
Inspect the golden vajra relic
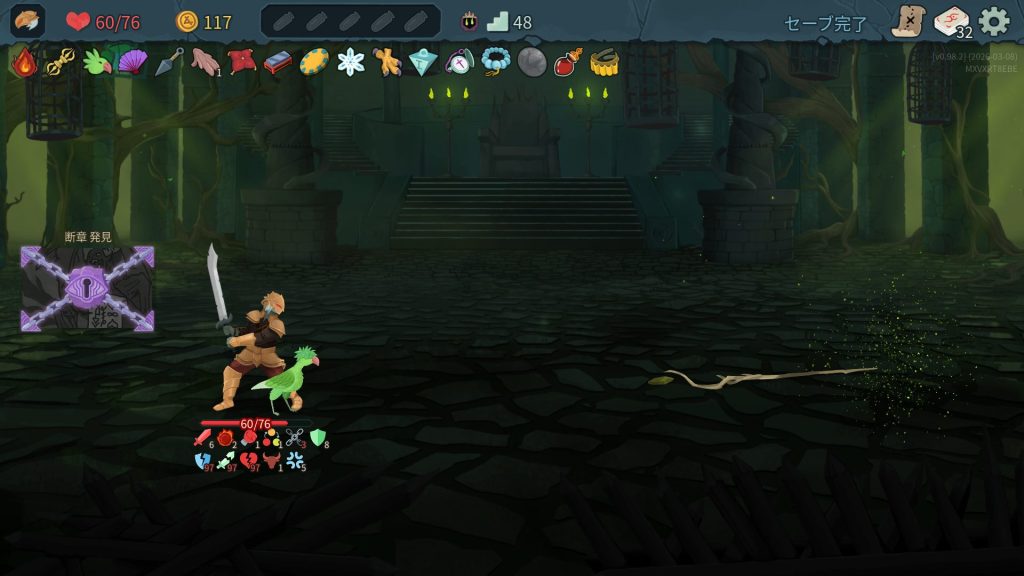[x=60, y=62]
